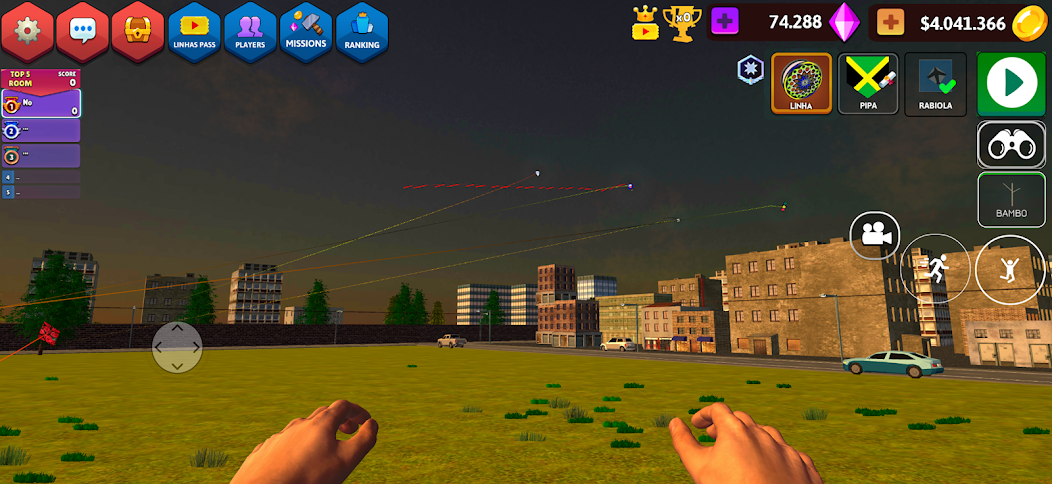Add more gold coins
The width and height of the screenshot is (1052, 484).
click(x=890, y=22)
